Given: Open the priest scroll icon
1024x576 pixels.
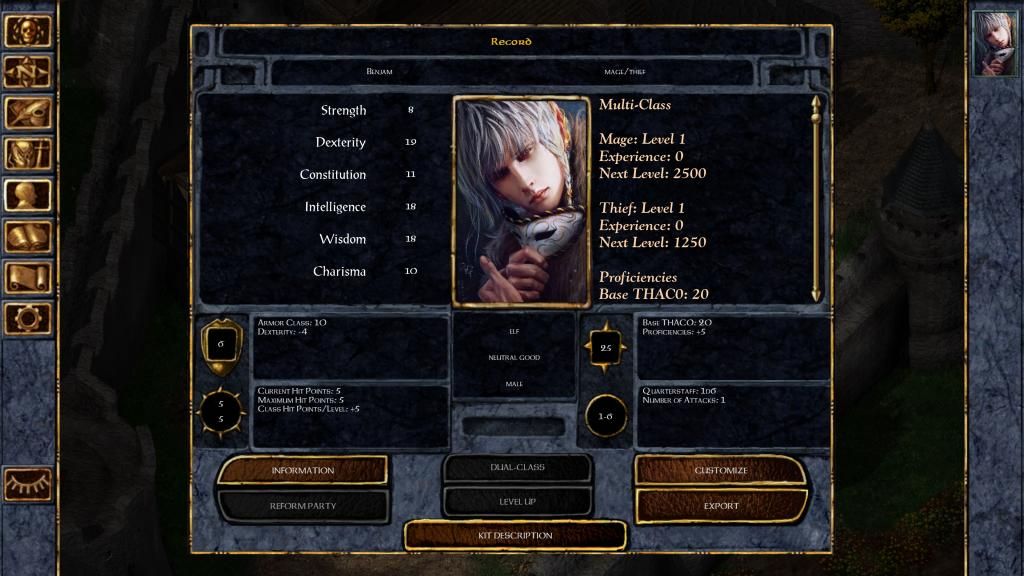Looking at the screenshot, I should pyautogui.click(x=27, y=277).
